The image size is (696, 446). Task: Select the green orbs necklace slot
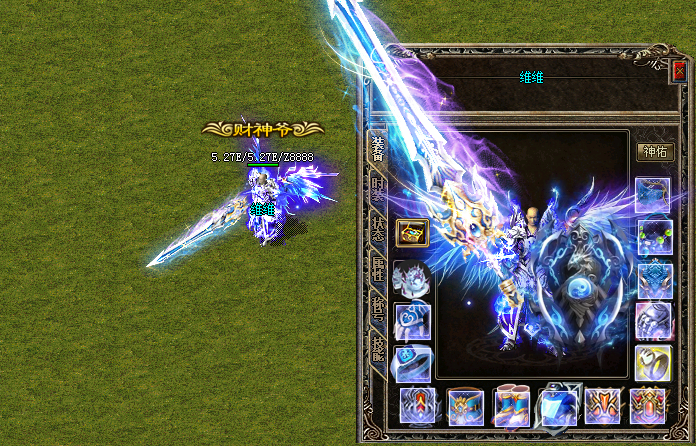point(654,238)
